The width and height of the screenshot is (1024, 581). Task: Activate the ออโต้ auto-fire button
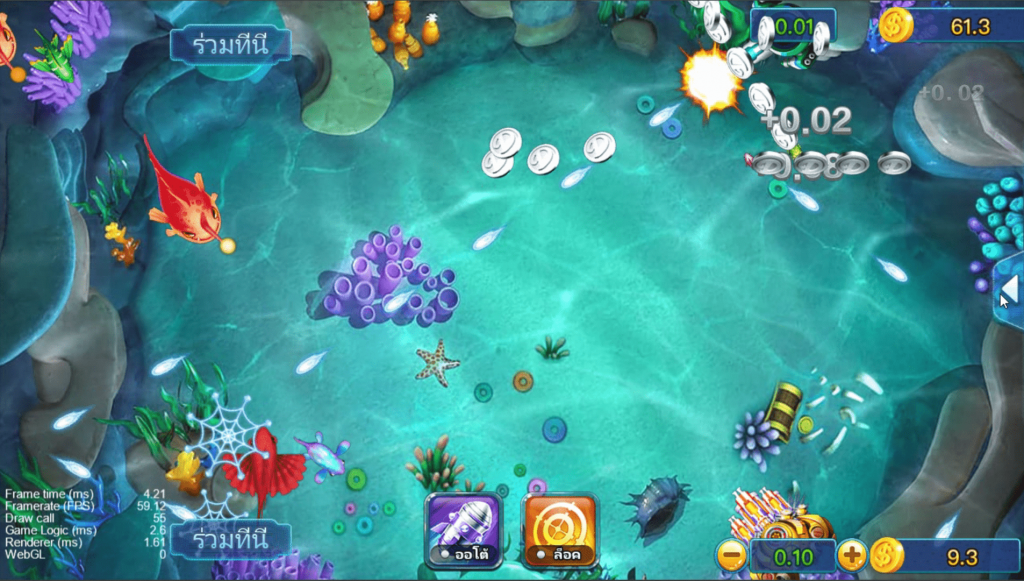click(462, 530)
